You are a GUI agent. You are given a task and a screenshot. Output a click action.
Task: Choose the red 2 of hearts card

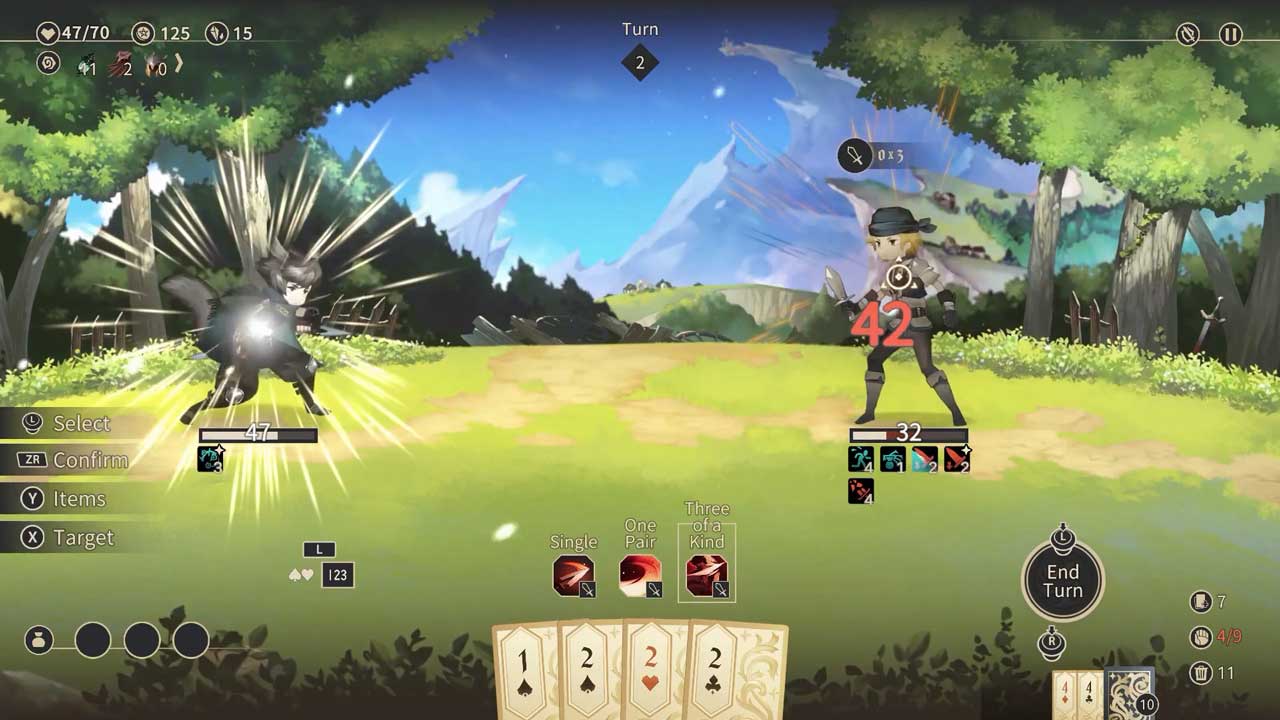point(653,670)
